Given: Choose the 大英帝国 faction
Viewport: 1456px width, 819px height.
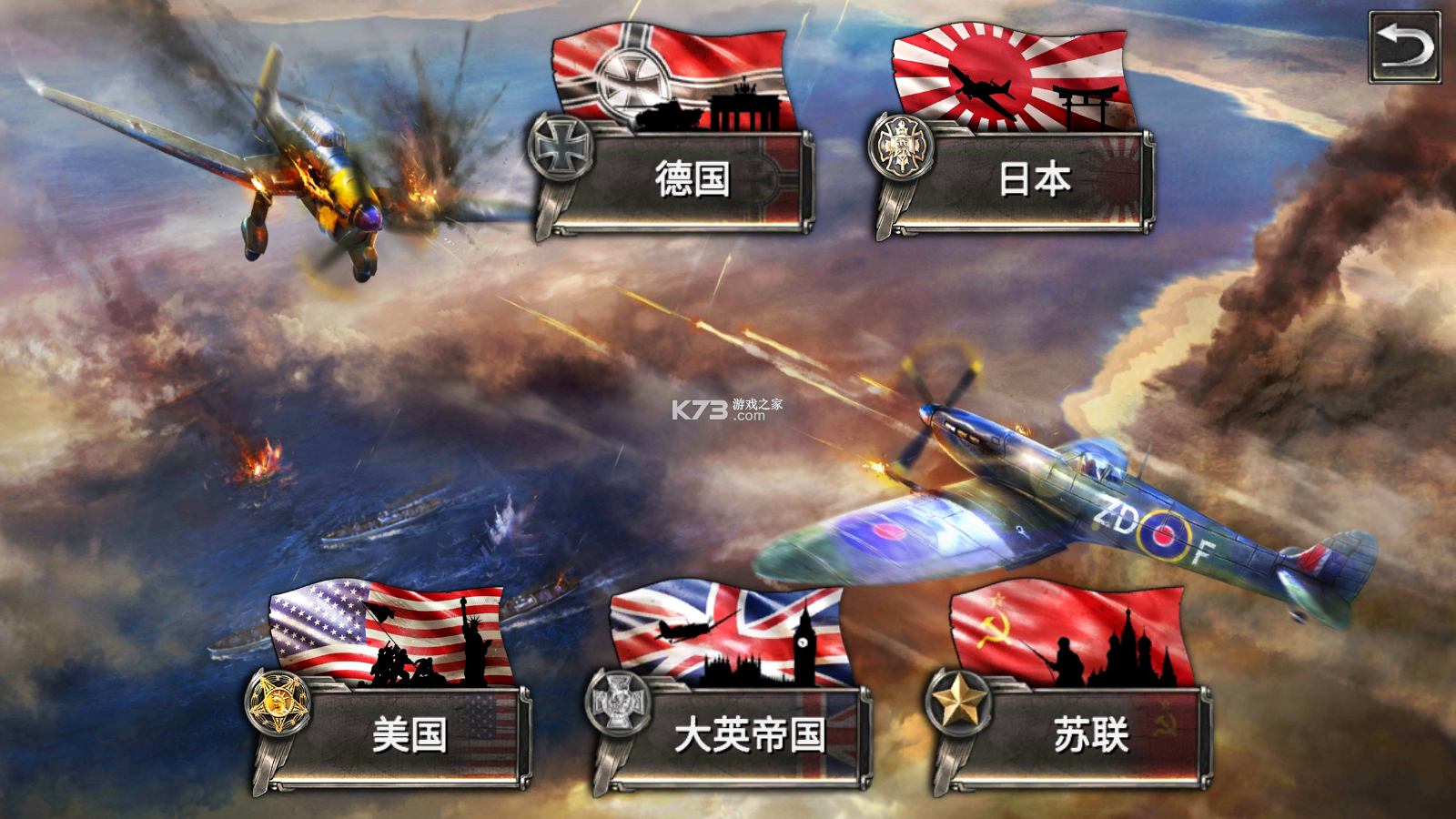Looking at the screenshot, I should tap(751, 733).
